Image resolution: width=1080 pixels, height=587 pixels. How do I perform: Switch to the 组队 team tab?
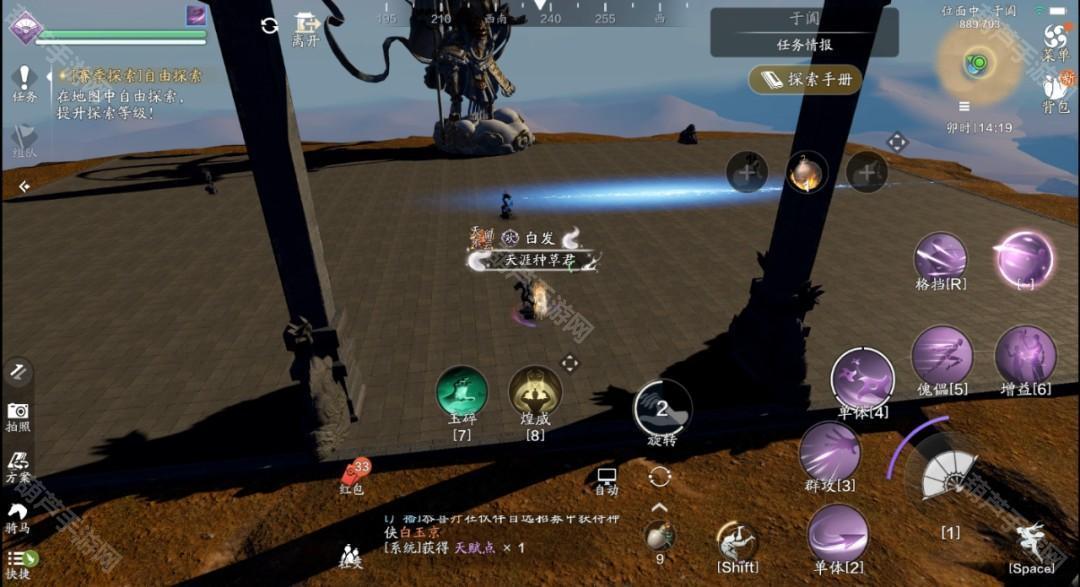[x=24, y=141]
